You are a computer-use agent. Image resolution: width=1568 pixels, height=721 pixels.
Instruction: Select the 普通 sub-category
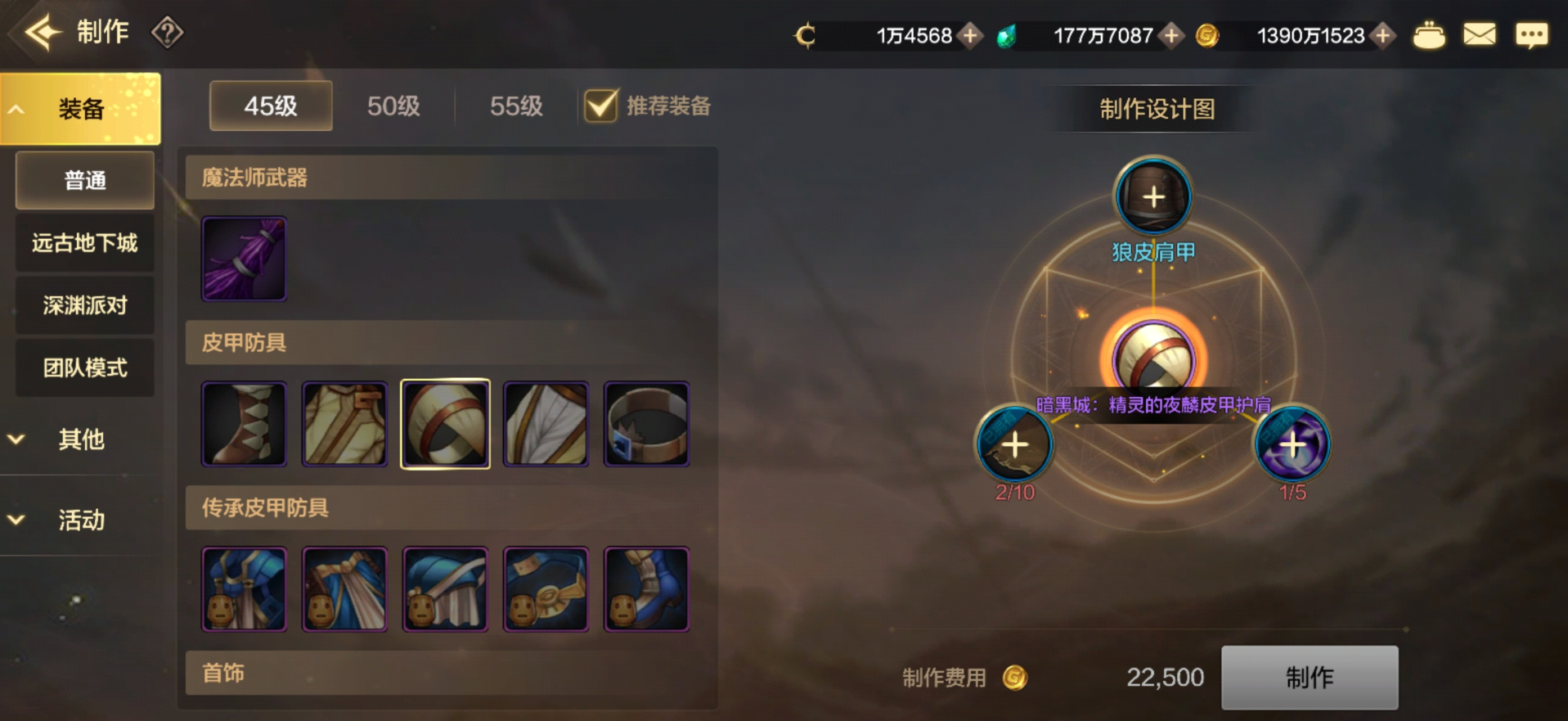pos(85,180)
